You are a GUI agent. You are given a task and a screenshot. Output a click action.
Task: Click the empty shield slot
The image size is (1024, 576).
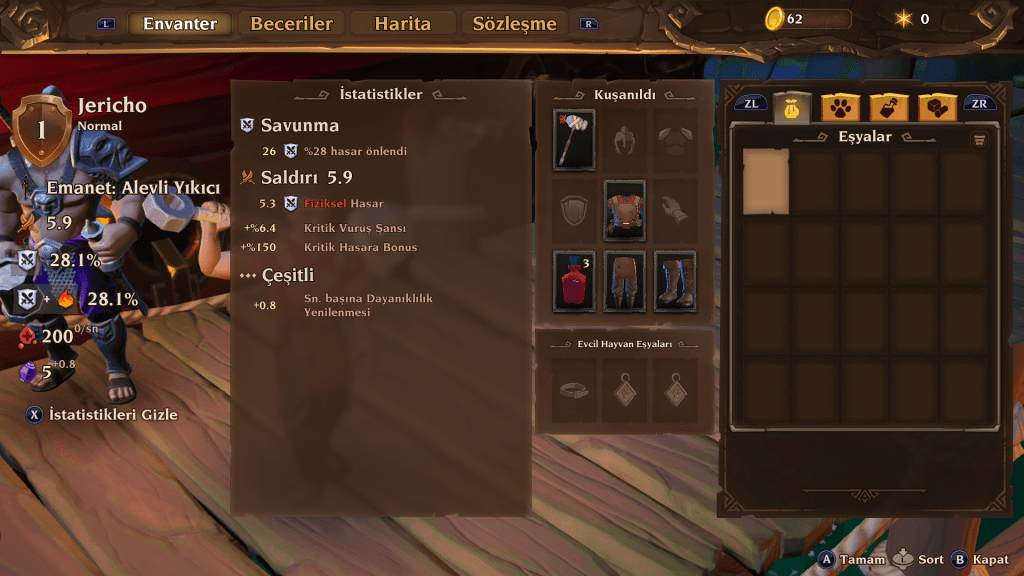click(574, 210)
